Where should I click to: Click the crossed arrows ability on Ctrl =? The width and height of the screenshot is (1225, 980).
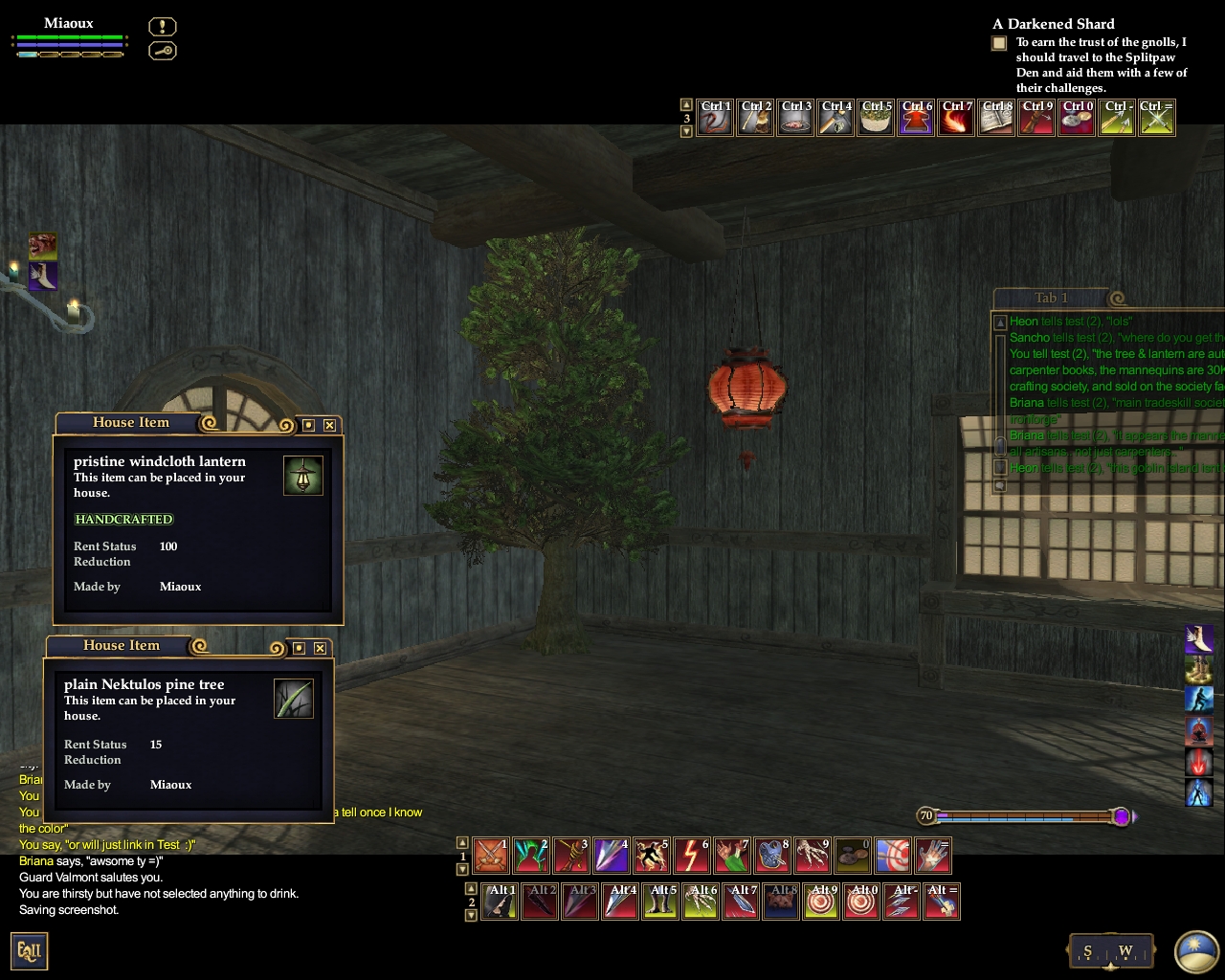click(x=1157, y=118)
